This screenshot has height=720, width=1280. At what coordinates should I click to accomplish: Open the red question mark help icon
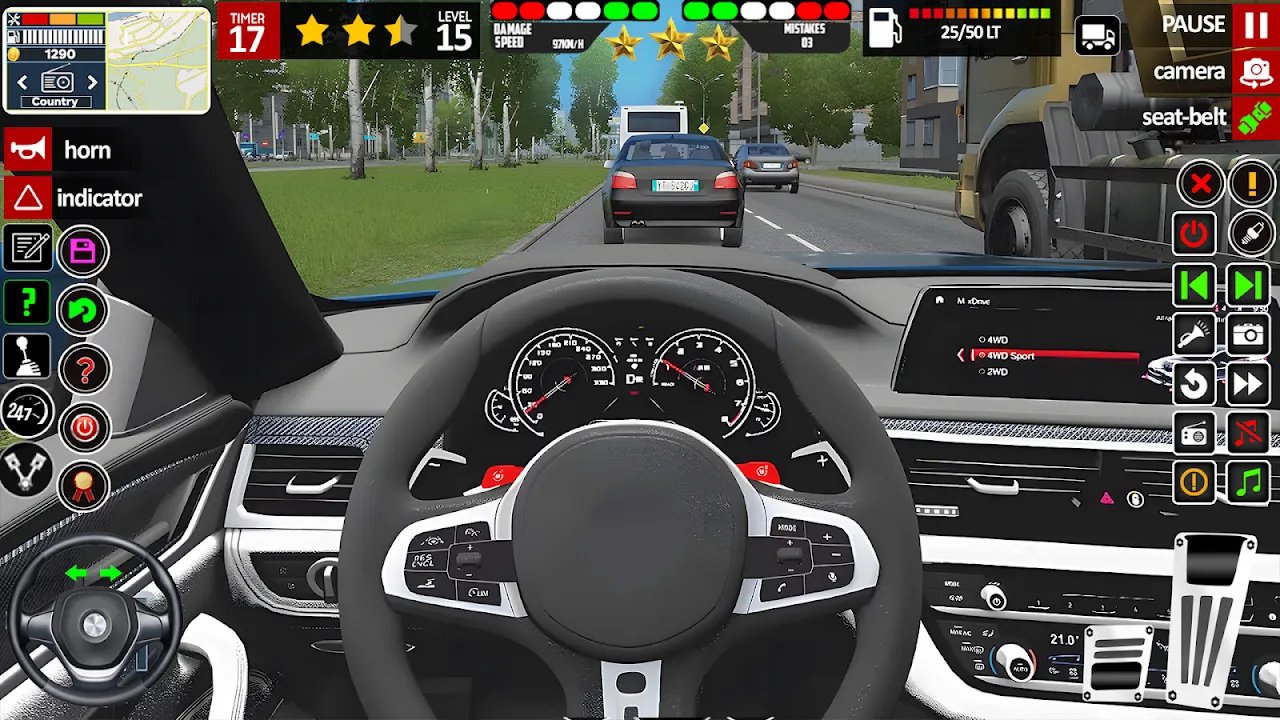(x=84, y=371)
